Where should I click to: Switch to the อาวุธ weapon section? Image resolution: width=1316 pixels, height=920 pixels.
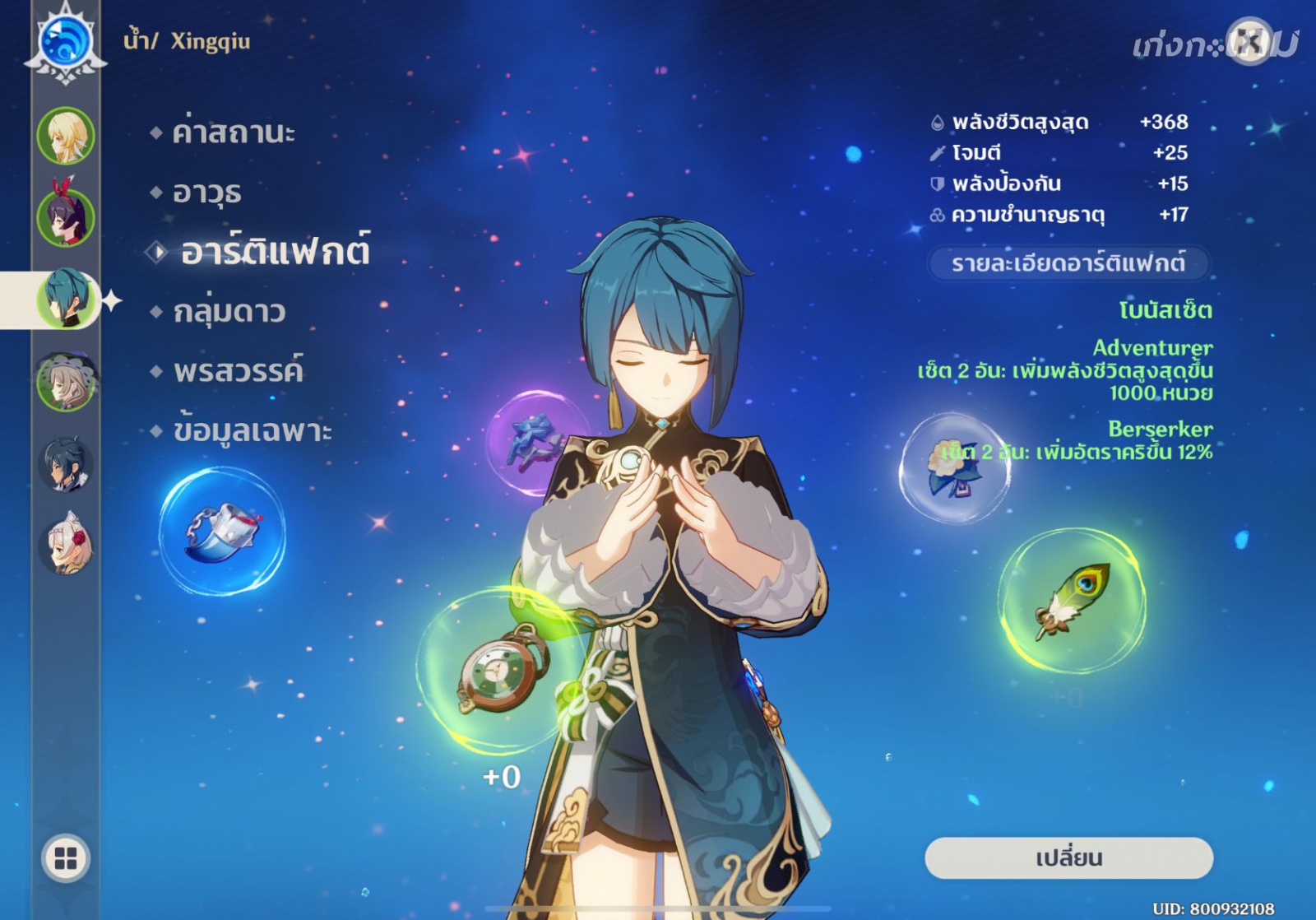207,193
